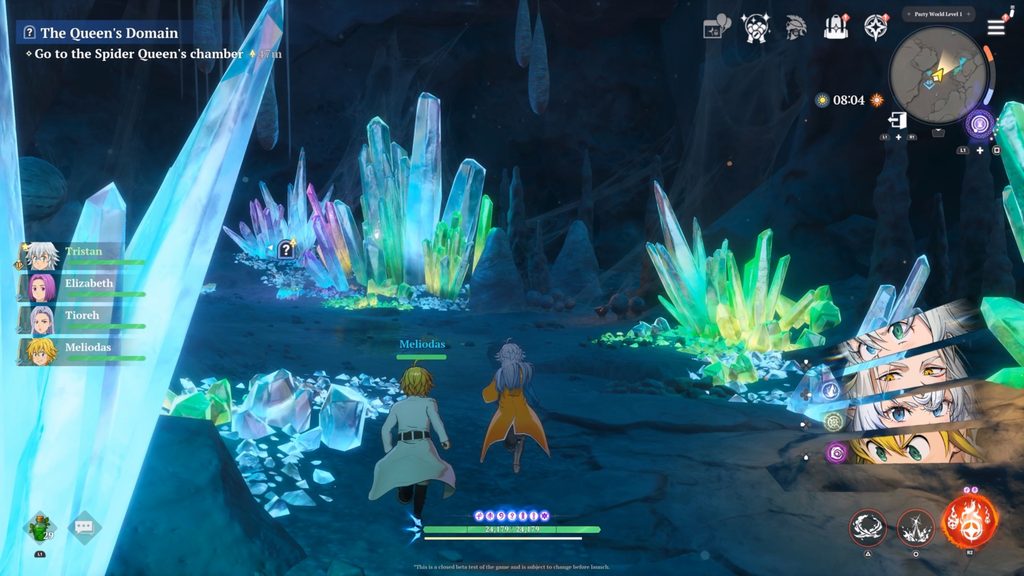
Task: Open the hamburger main menu
Action: click(996, 27)
